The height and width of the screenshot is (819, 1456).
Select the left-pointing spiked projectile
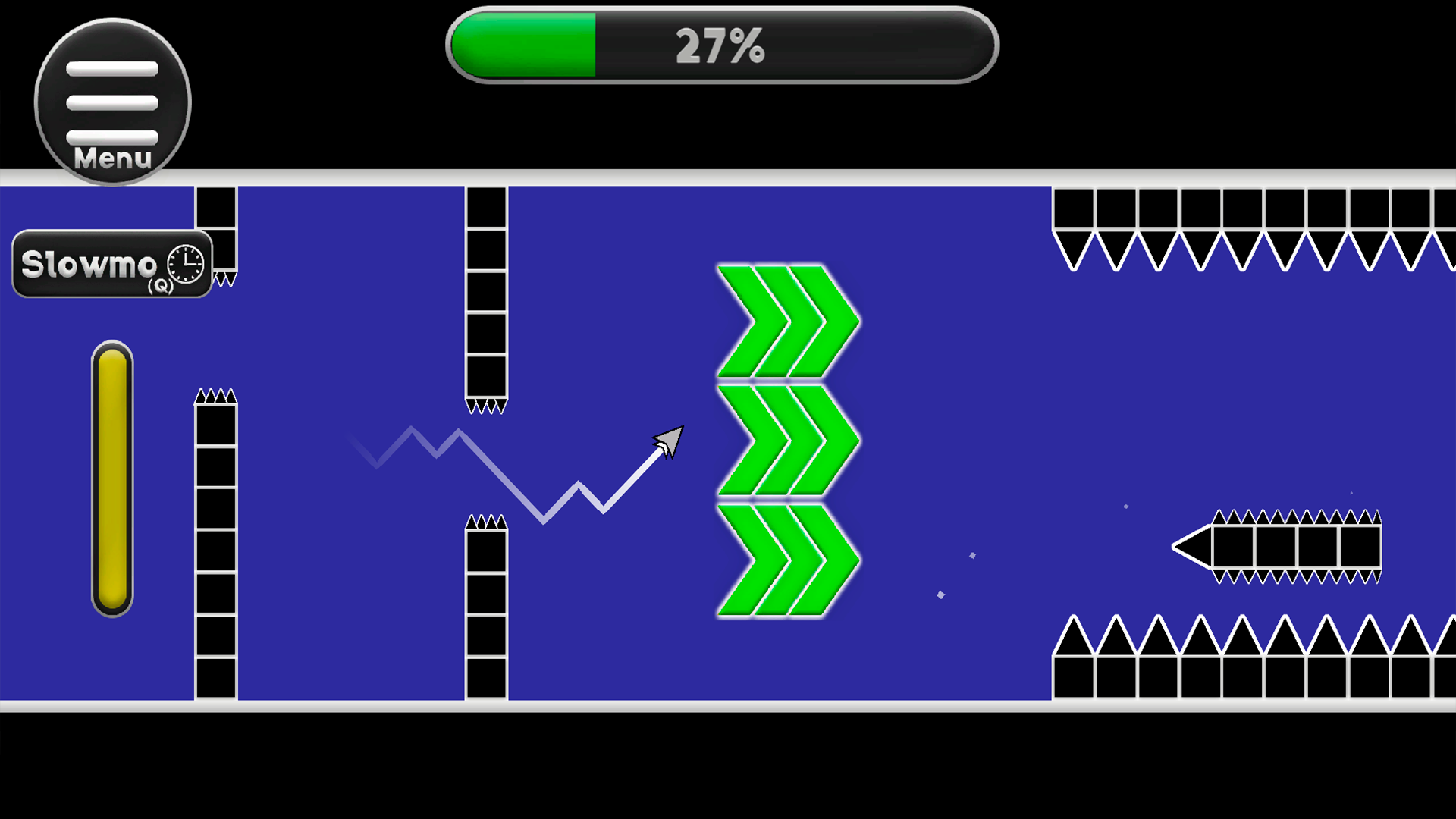[x=1282, y=544]
